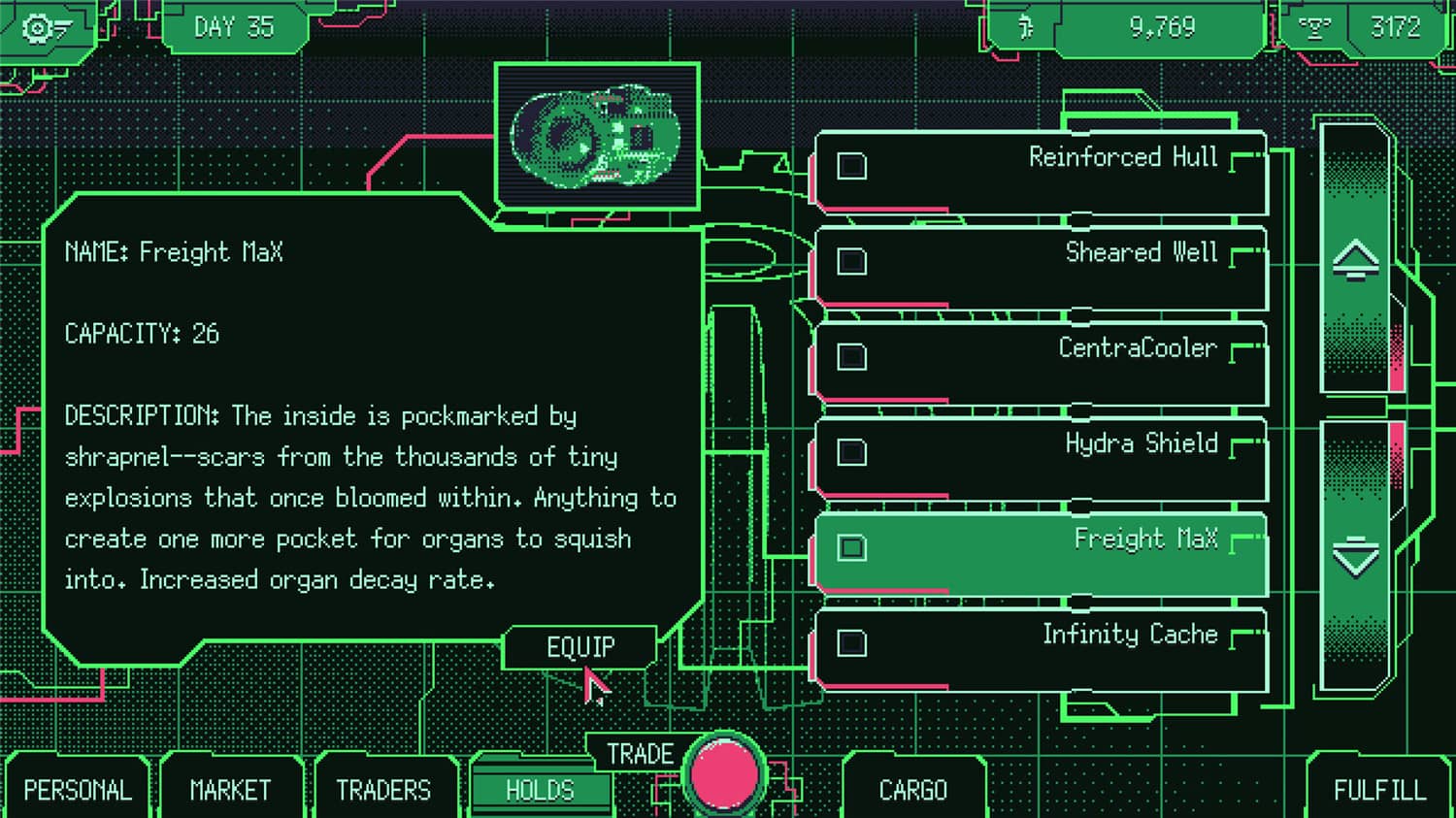Click the EQUIP button for Freight MaX

(579, 646)
